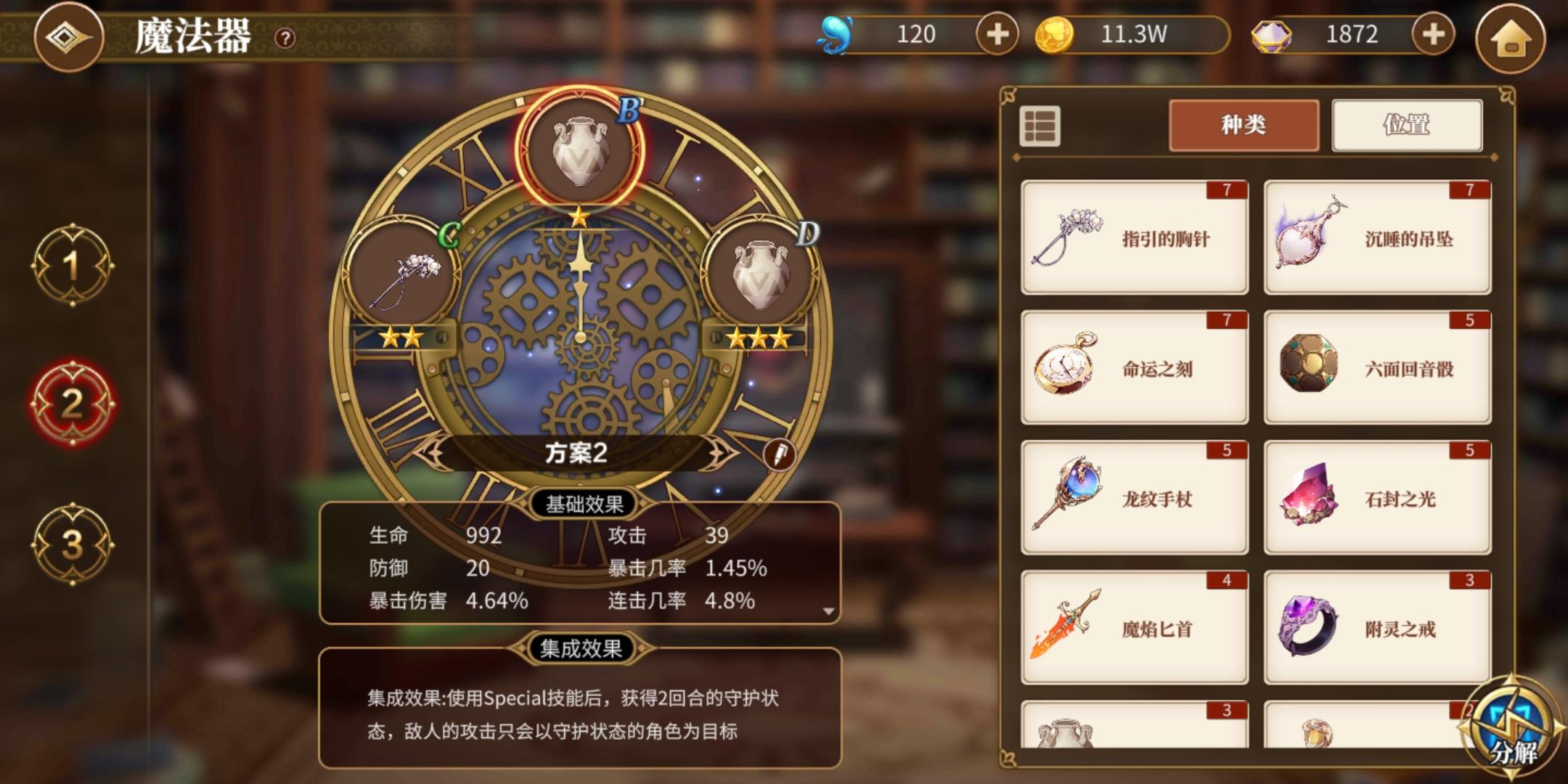Toggle the grid layout view in right panel
Image resolution: width=1568 pixels, height=784 pixels.
1041,125
